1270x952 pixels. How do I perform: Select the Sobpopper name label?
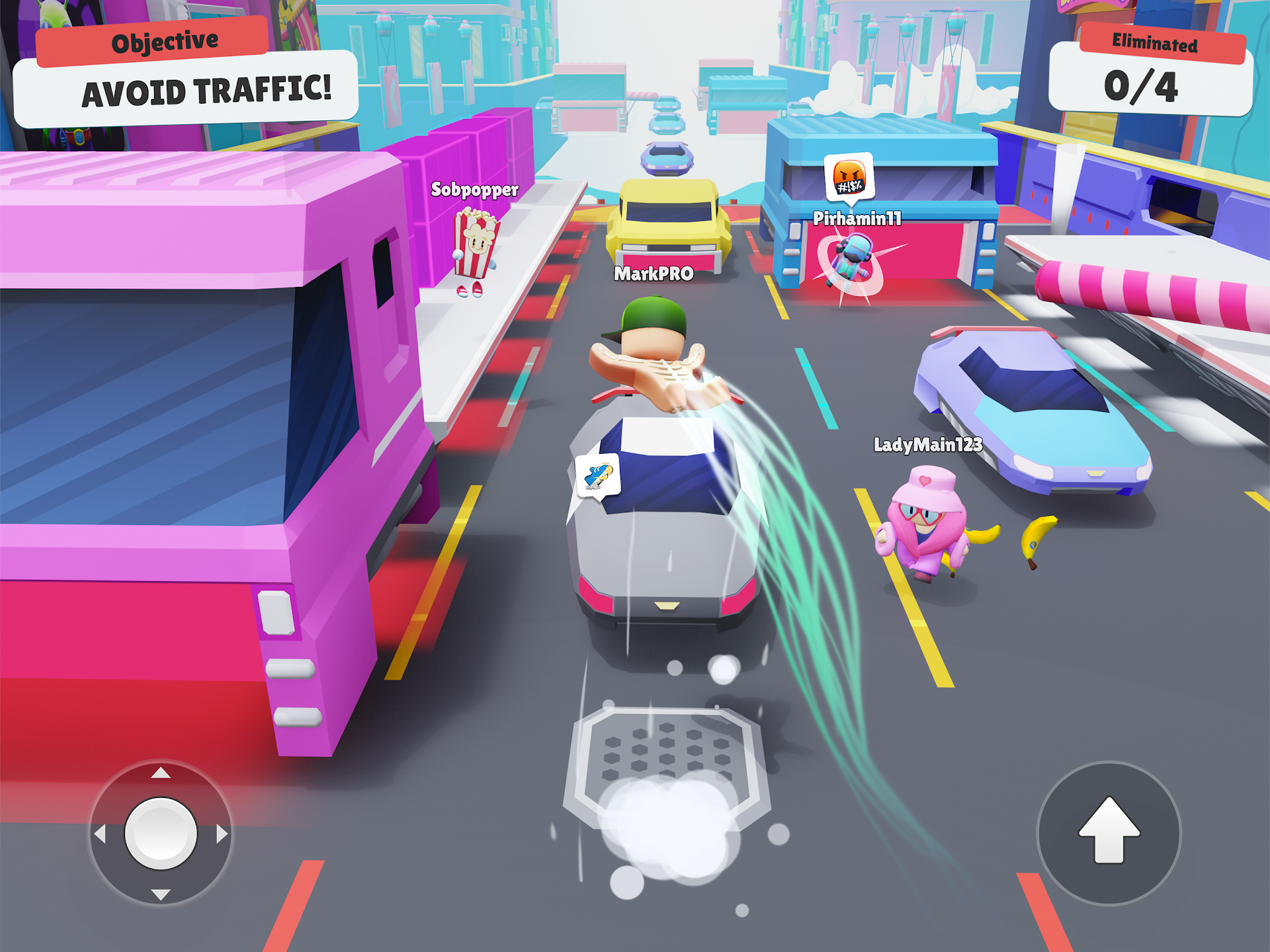[474, 190]
